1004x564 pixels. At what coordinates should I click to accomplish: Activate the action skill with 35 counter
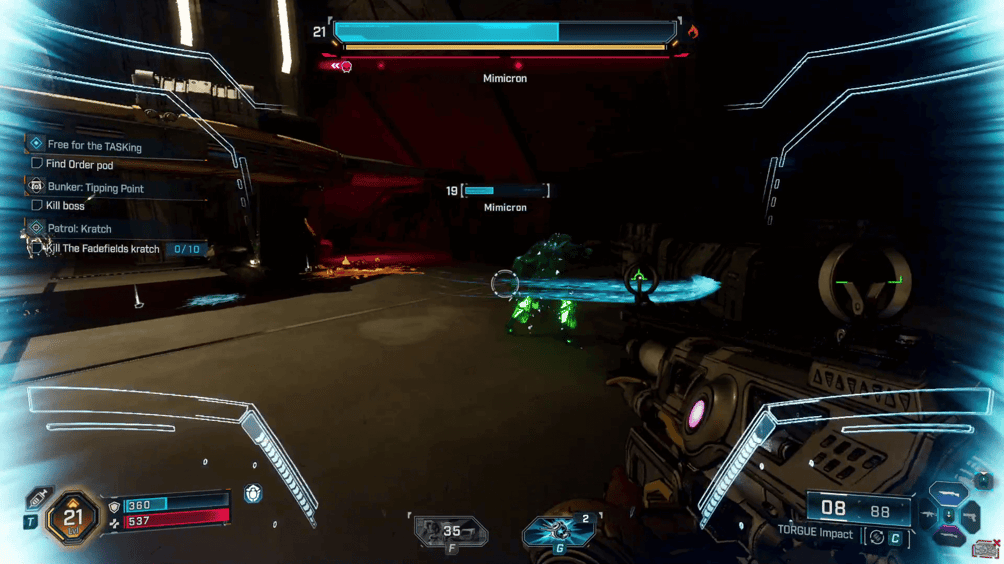[451, 533]
